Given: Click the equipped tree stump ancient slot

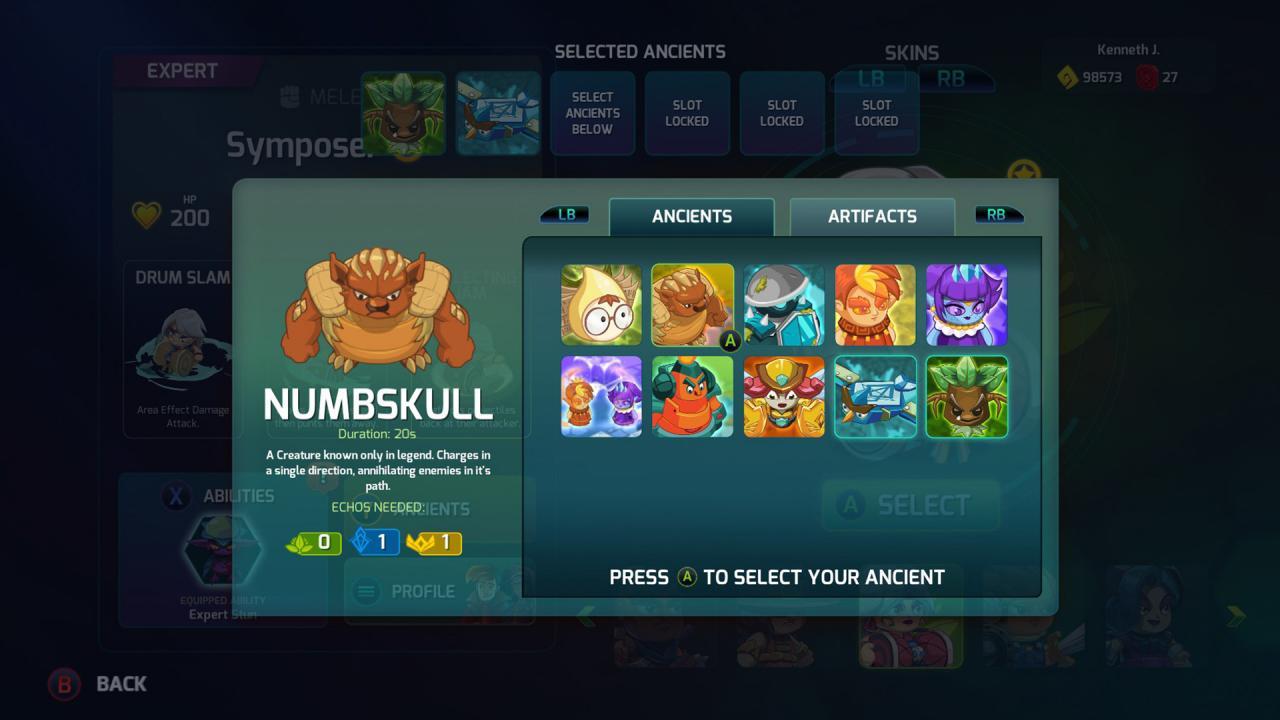Looking at the screenshot, I should point(403,113).
